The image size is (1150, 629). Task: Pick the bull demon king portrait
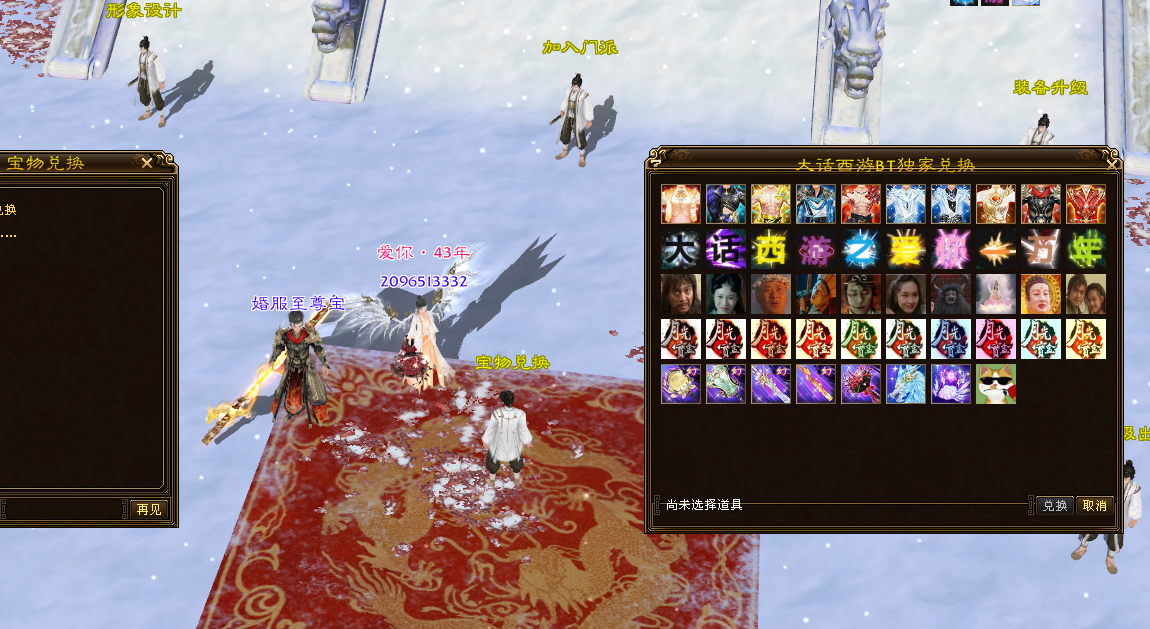tap(950, 294)
